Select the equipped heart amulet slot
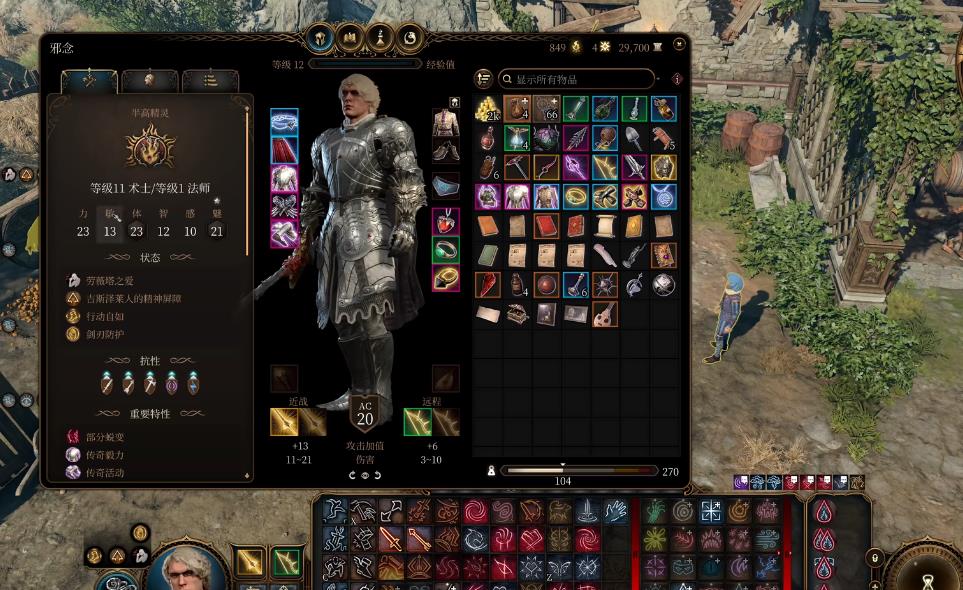The image size is (963, 590). coord(445,222)
